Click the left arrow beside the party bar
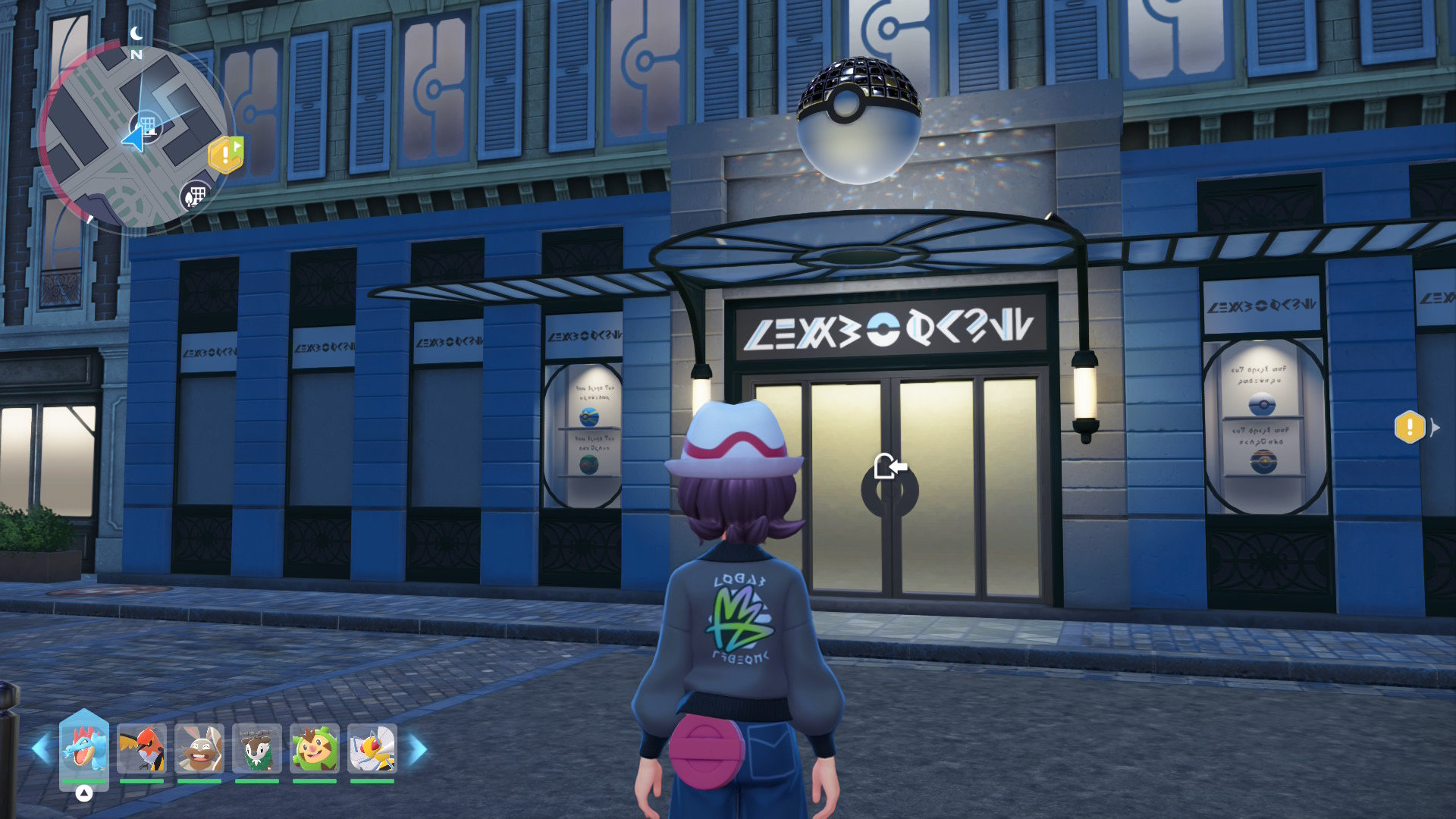 pyautogui.click(x=41, y=748)
